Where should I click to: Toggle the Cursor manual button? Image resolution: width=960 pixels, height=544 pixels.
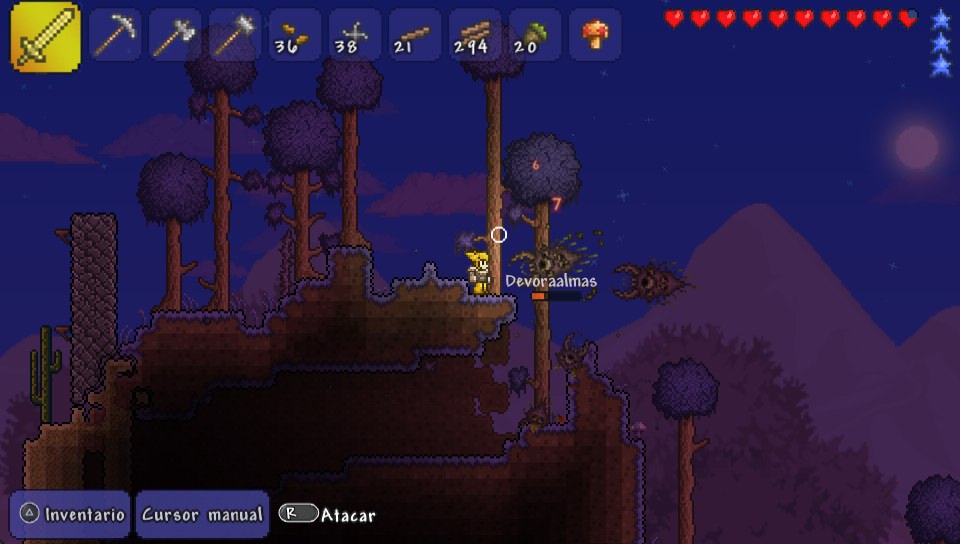pos(202,514)
